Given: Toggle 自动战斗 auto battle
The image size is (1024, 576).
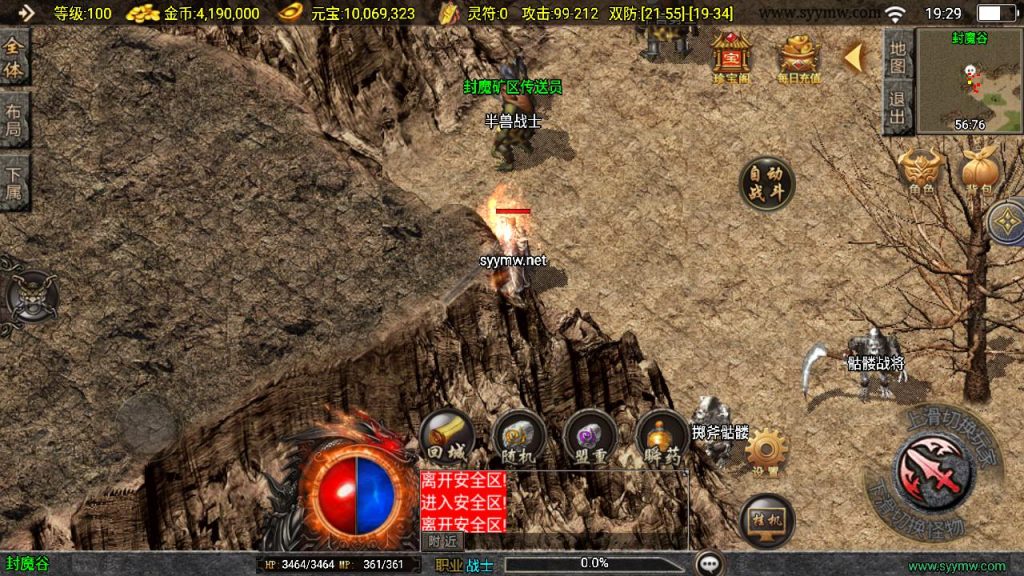Looking at the screenshot, I should (766, 183).
